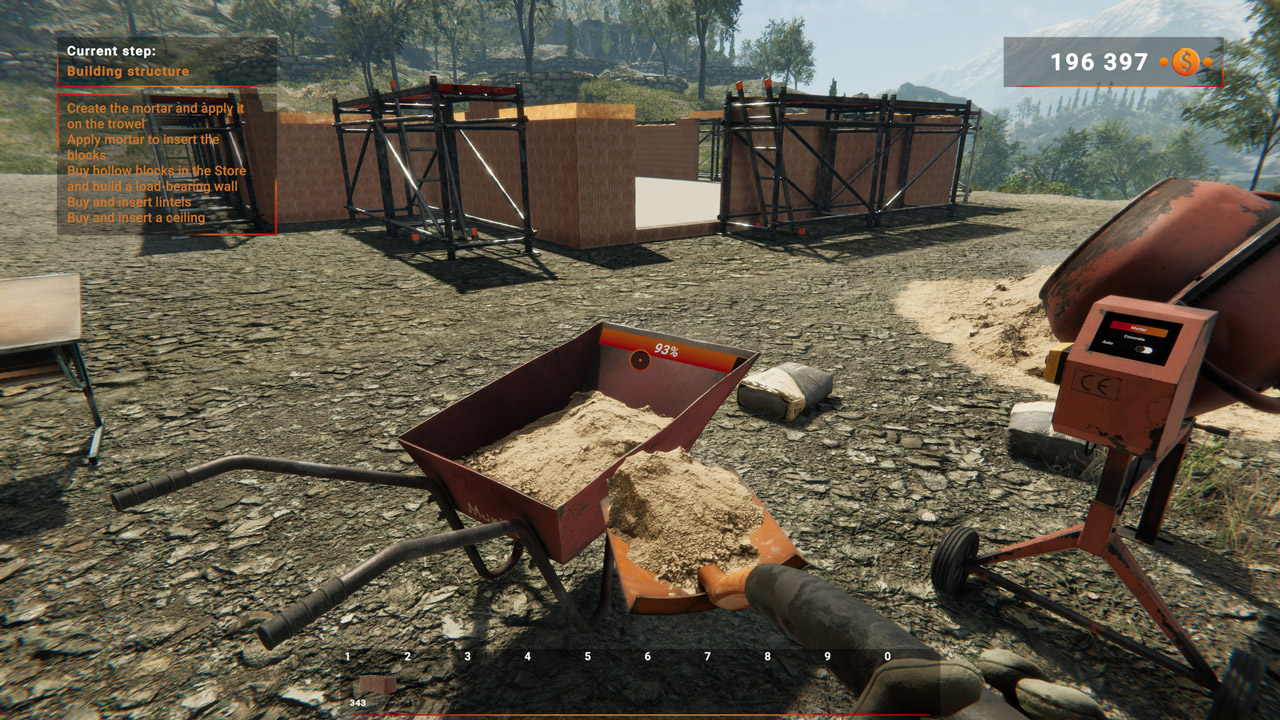Viewport: 1280px width, 720px height.
Task: Open the Building structure objective tracker
Action: pos(128,71)
